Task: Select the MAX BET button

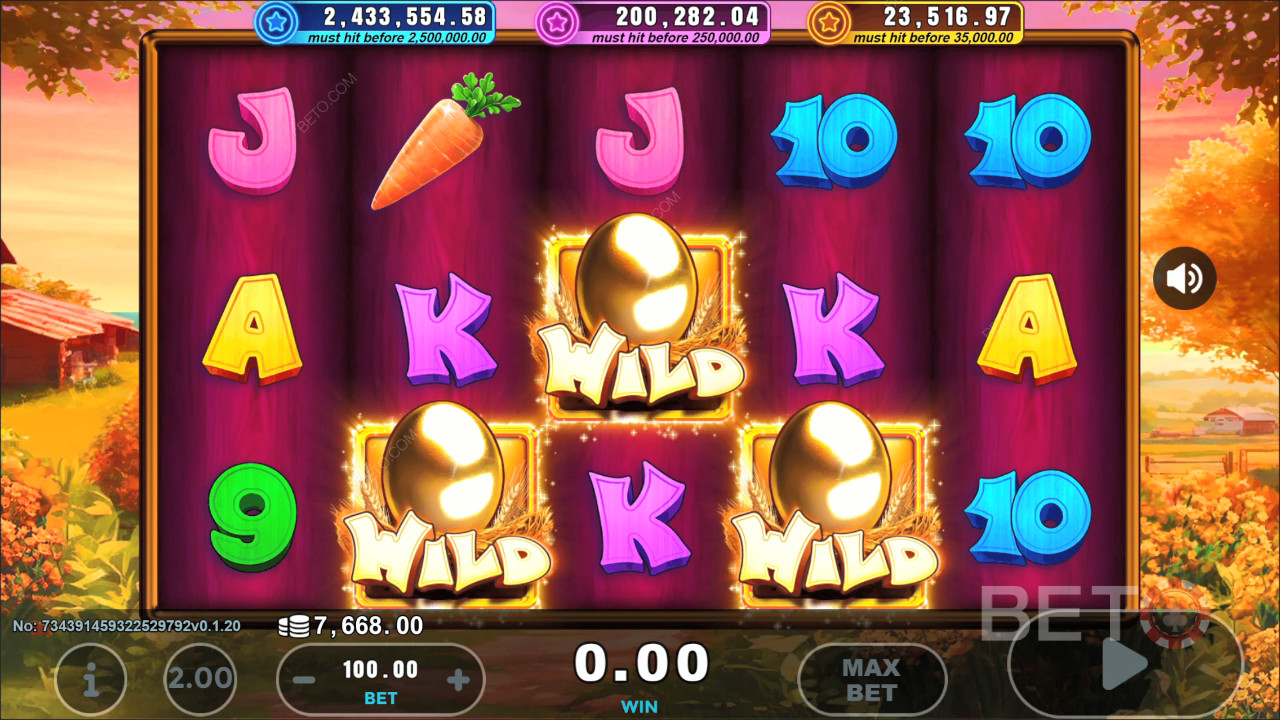Action: [871, 680]
